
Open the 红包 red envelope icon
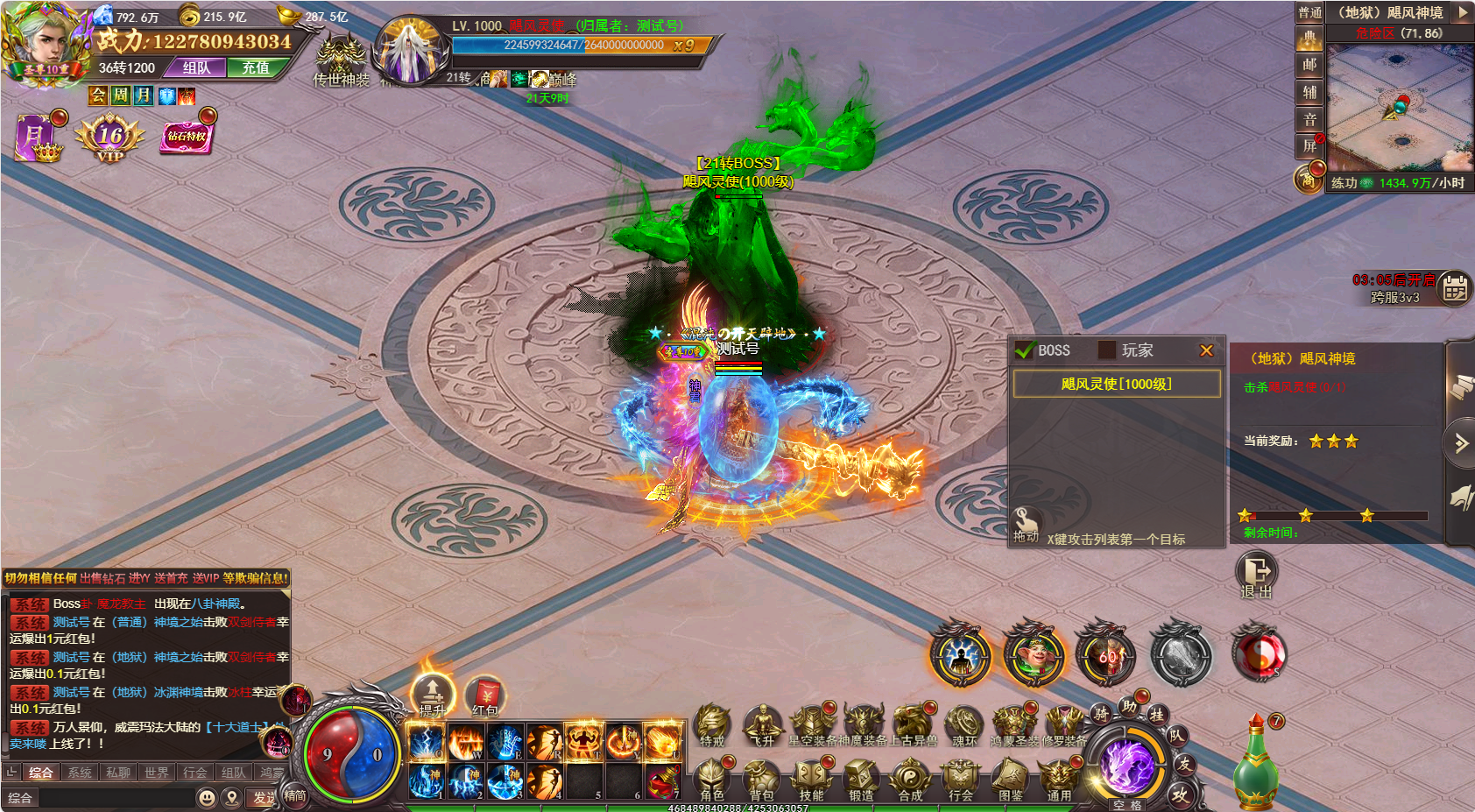pos(484,695)
